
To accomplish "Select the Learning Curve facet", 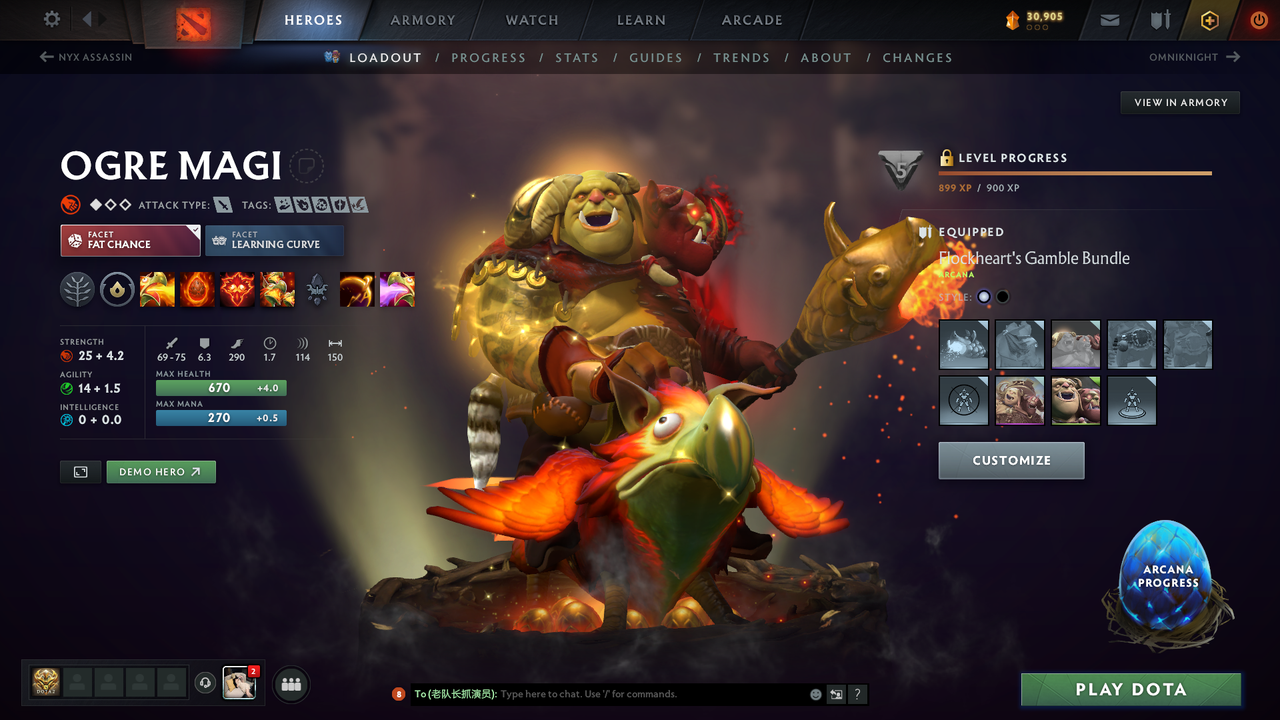I will pos(275,241).
